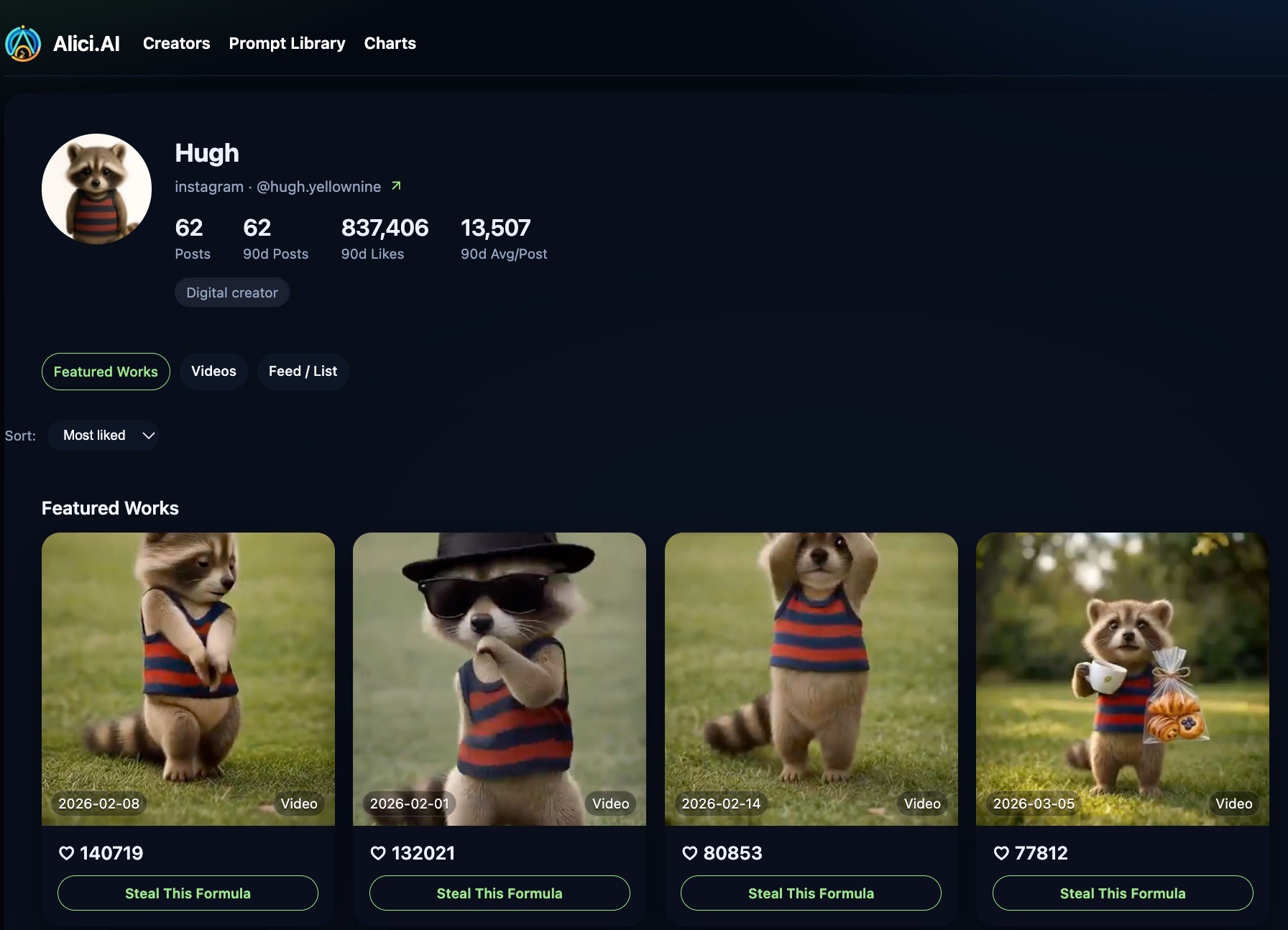Click the heart icon under the 2026-02-08 video
Viewport: 1288px width, 930px height.
[67, 853]
